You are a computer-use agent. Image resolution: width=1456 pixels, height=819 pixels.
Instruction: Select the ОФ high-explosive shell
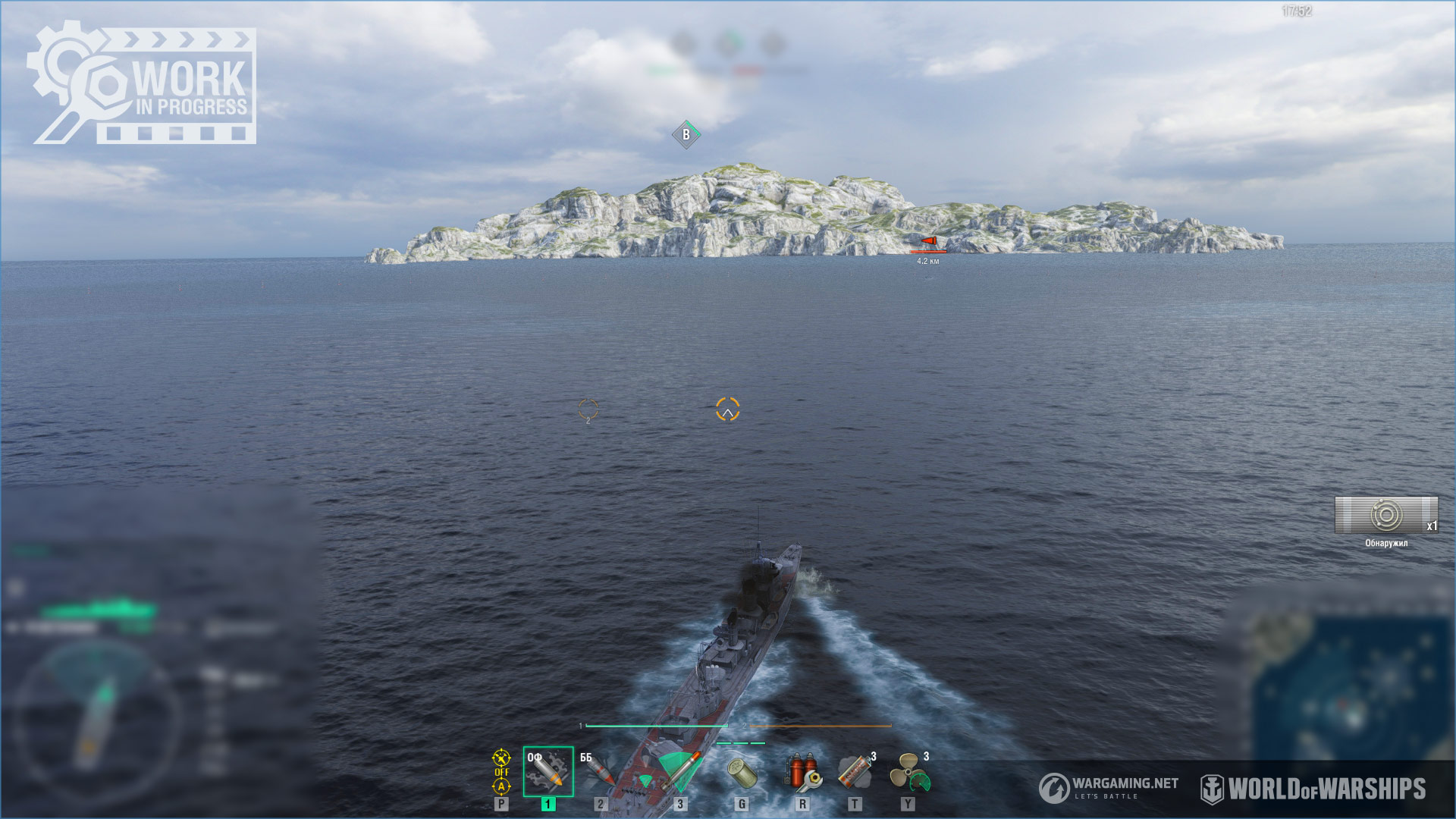click(x=548, y=771)
